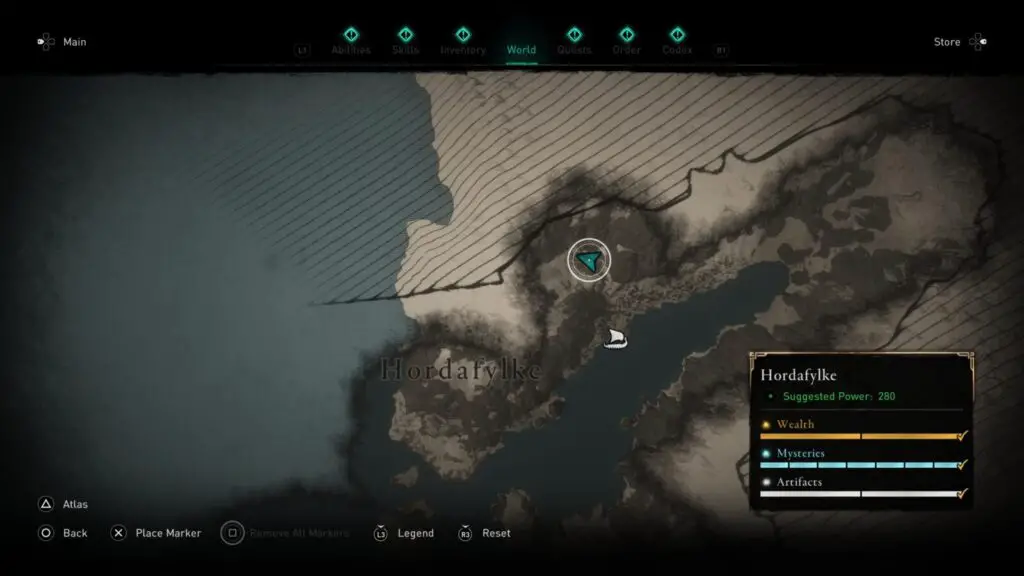Open the Atlas view

(x=66, y=505)
